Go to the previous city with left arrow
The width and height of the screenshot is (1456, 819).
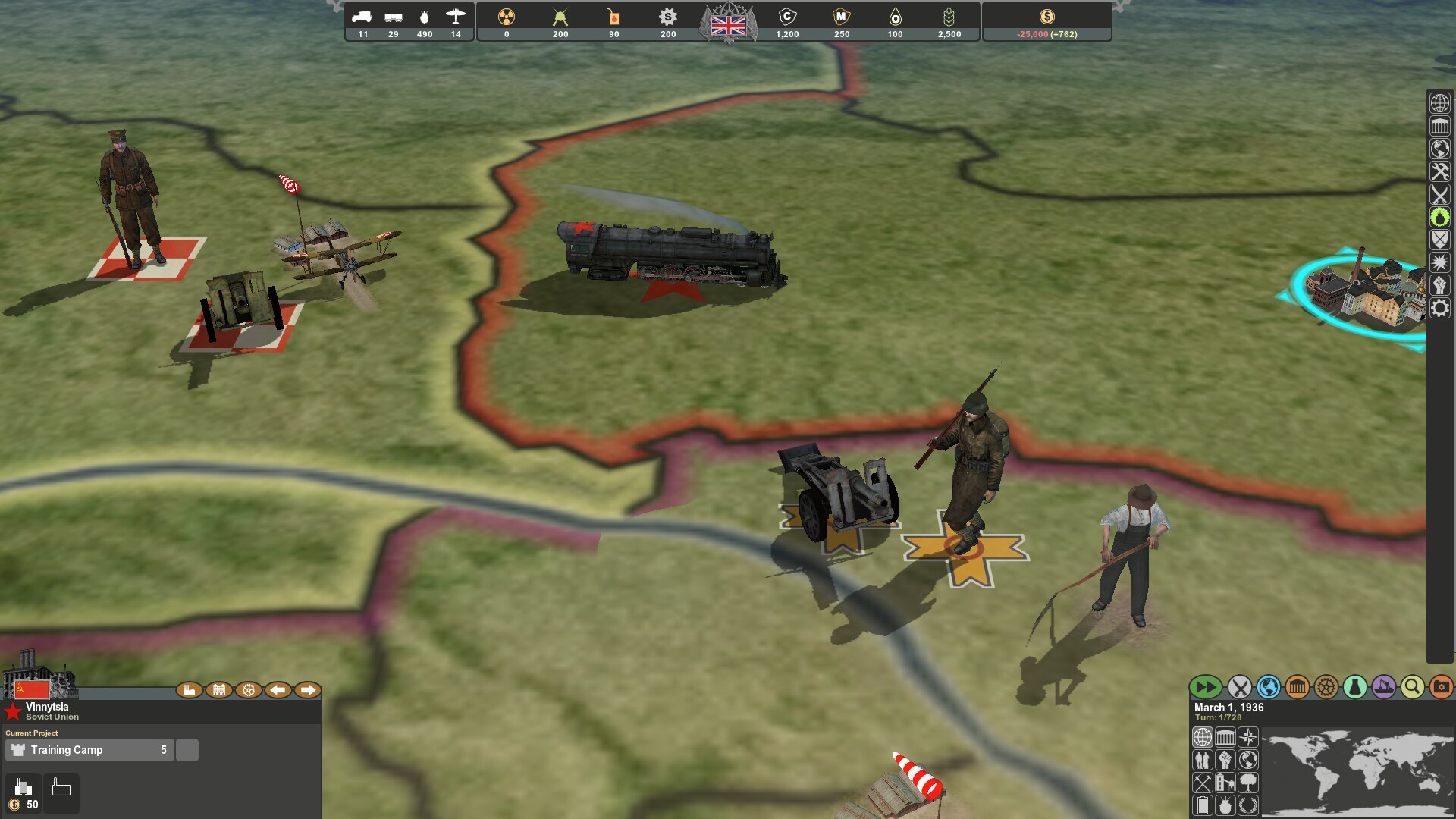(278, 690)
